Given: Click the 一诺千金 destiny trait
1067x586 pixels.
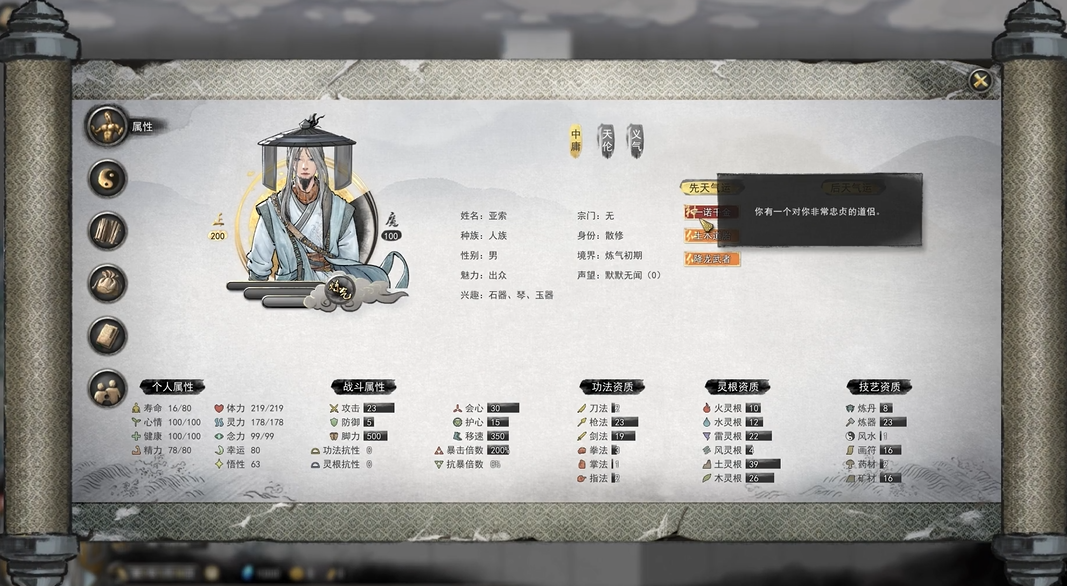Looking at the screenshot, I should tap(708, 212).
